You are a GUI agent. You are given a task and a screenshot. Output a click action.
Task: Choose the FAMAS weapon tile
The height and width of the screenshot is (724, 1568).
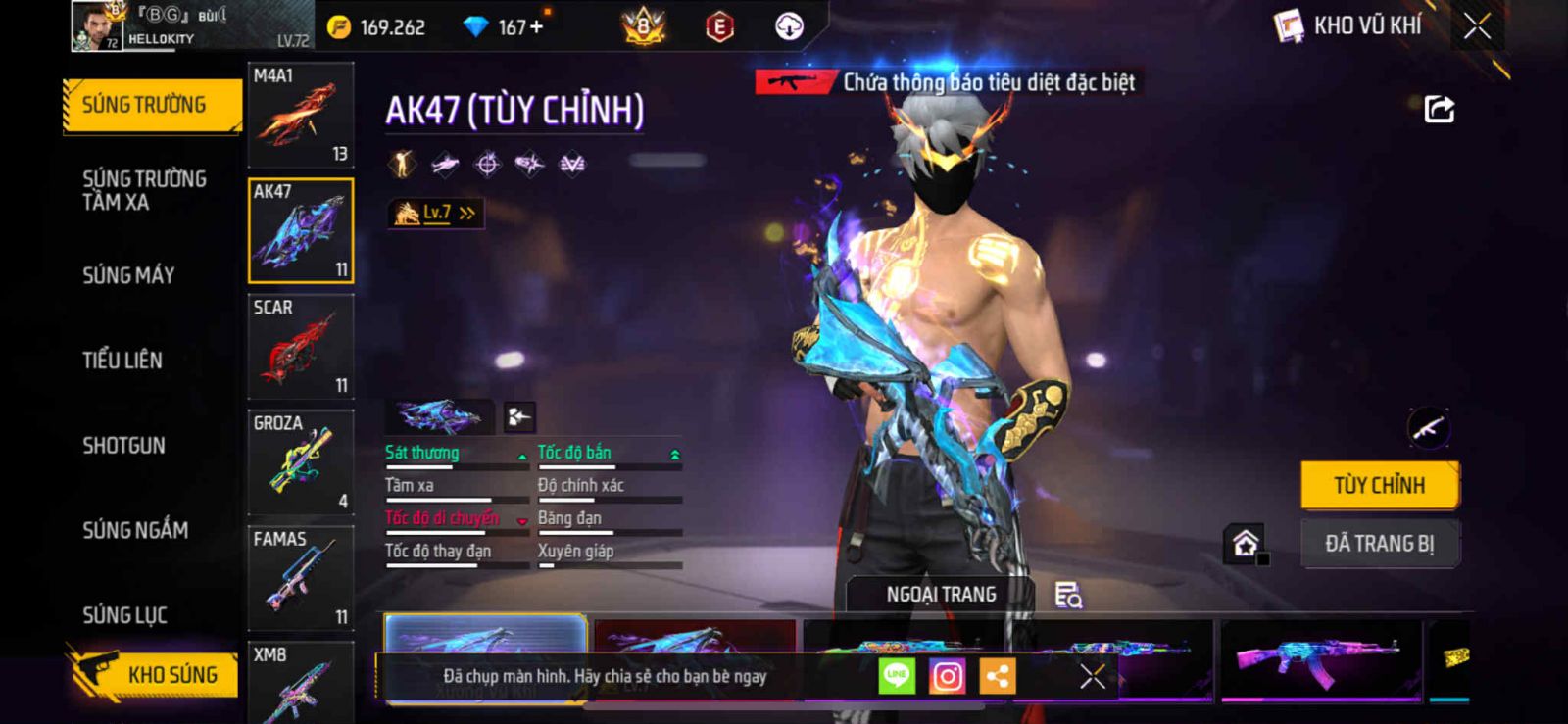coord(300,578)
